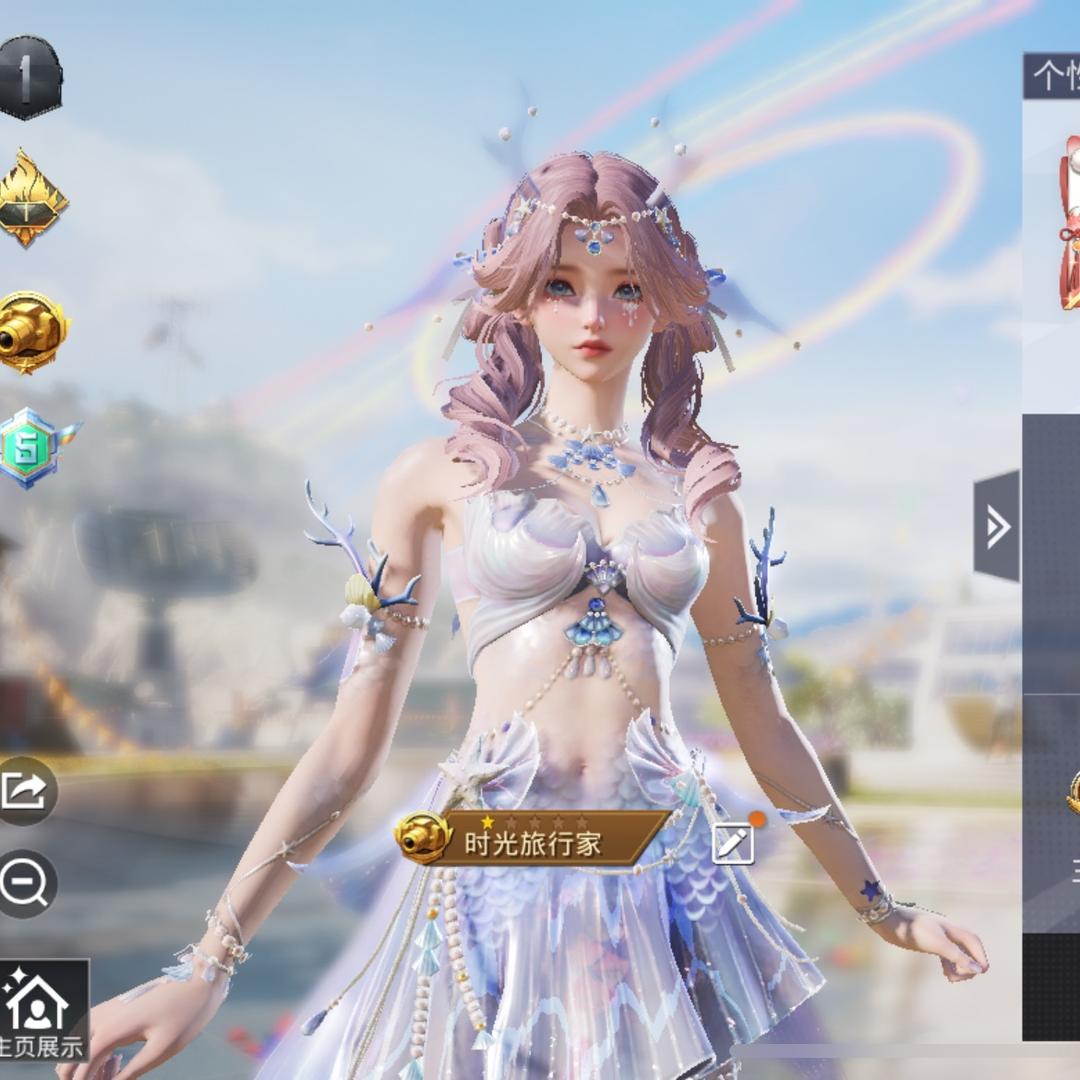This screenshot has height=1080, width=1080.
Task: Open the golden flame rank badge
Action: point(32,198)
